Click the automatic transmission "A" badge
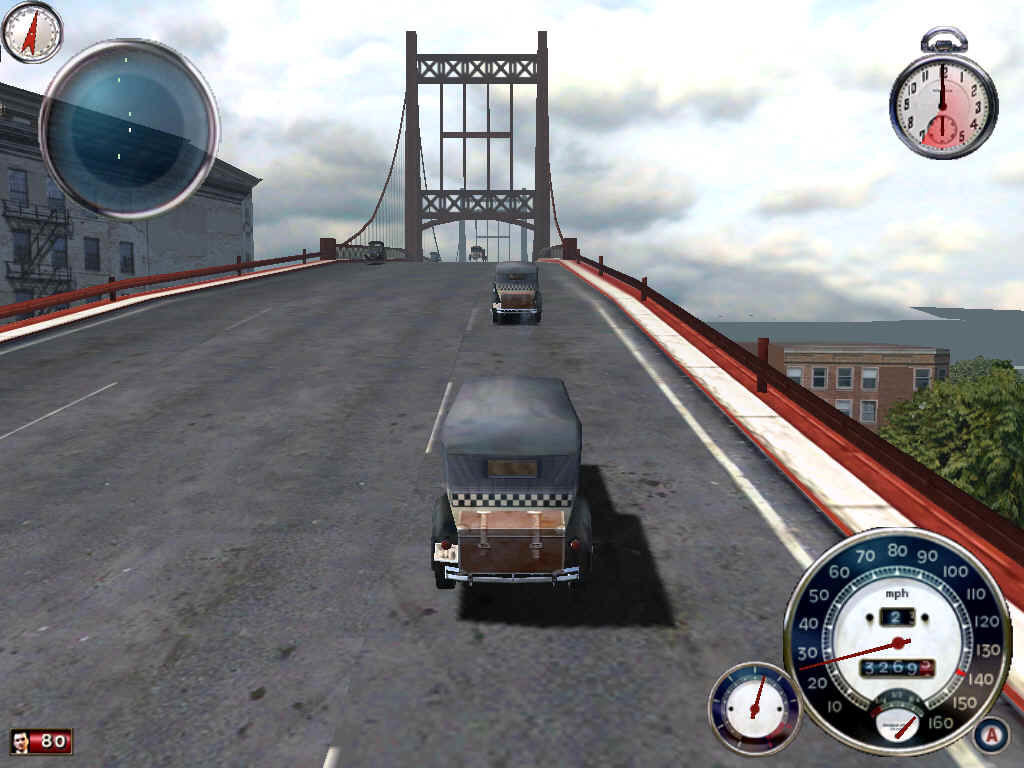 pos(990,735)
